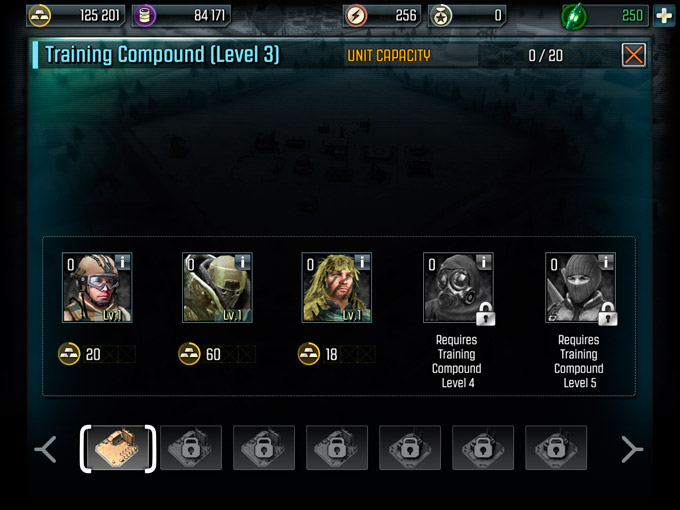Select the highlighted training compound building thumbnail
The width and height of the screenshot is (680, 510).
(x=118, y=449)
